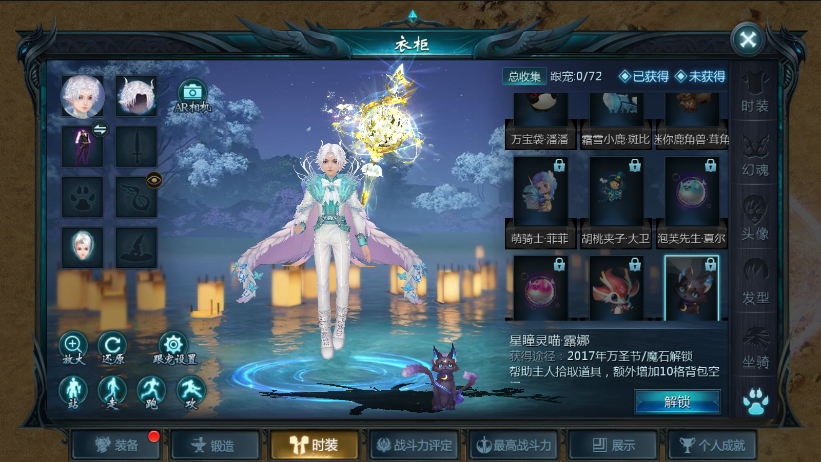Toggle the 已获得 filter
The width and height of the screenshot is (821, 462).
tap(644, 76)
